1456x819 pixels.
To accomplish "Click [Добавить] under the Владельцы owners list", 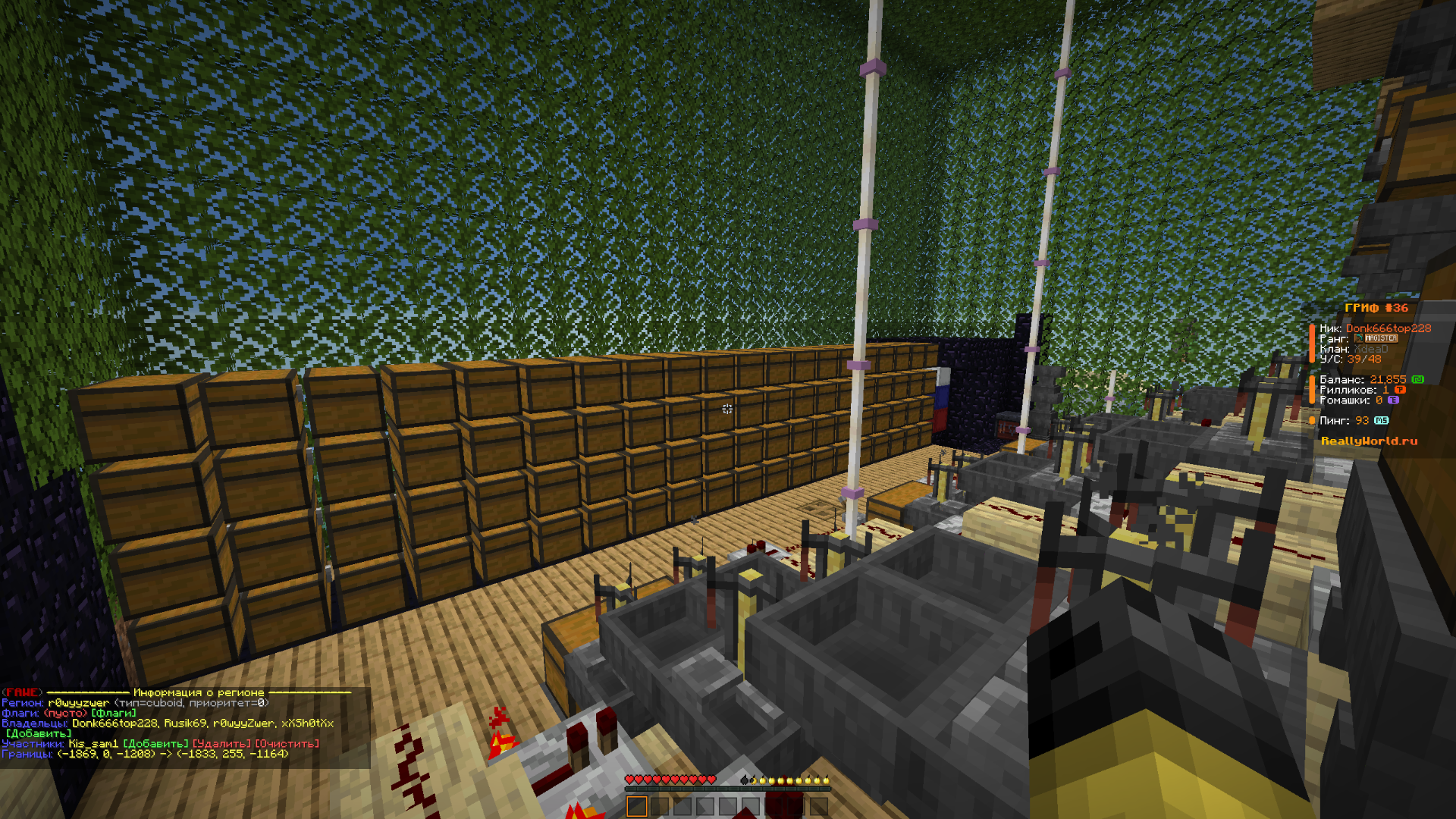I will pyautogui.click(x=39, y=733).
